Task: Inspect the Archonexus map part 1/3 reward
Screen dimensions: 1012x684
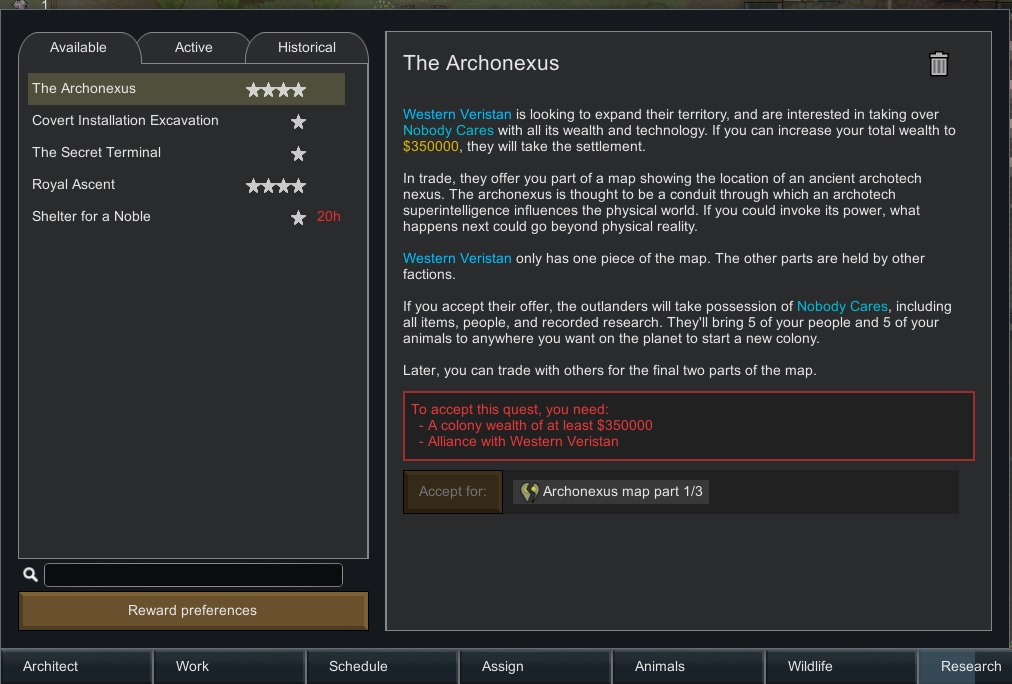Action: pos(612,492)
